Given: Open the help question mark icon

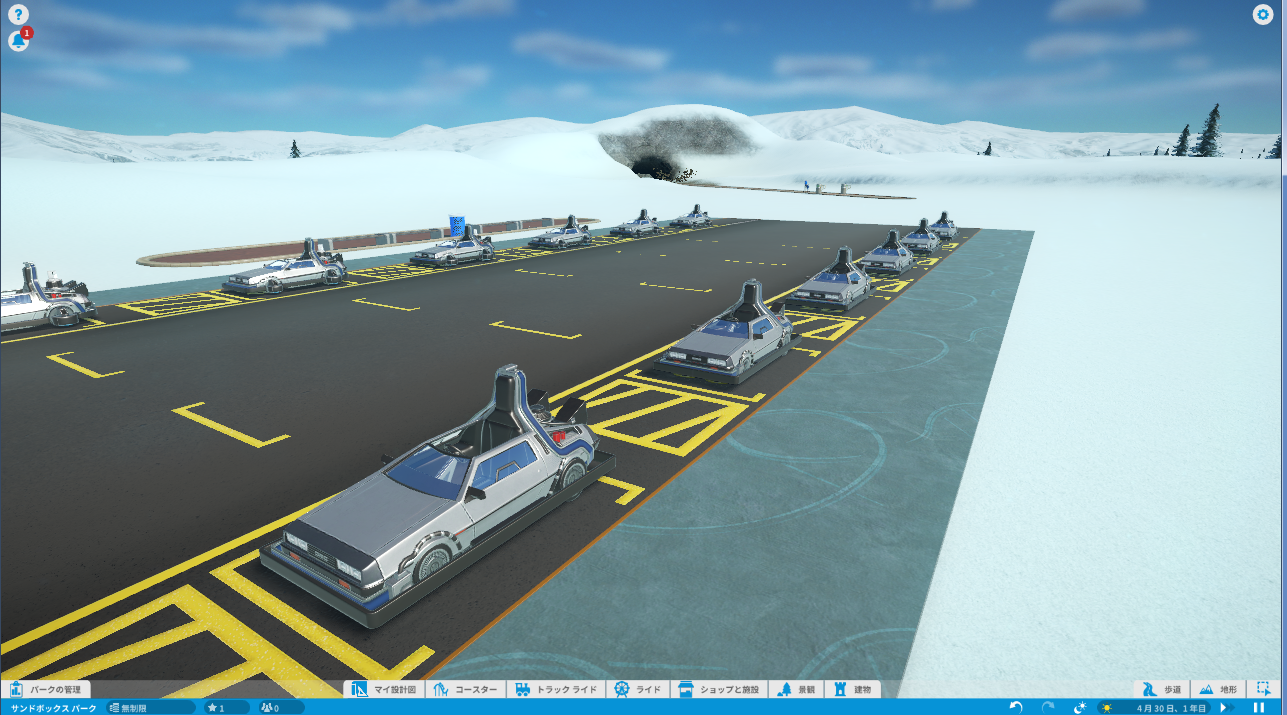Looking at the screenshot, I should 18,15.
